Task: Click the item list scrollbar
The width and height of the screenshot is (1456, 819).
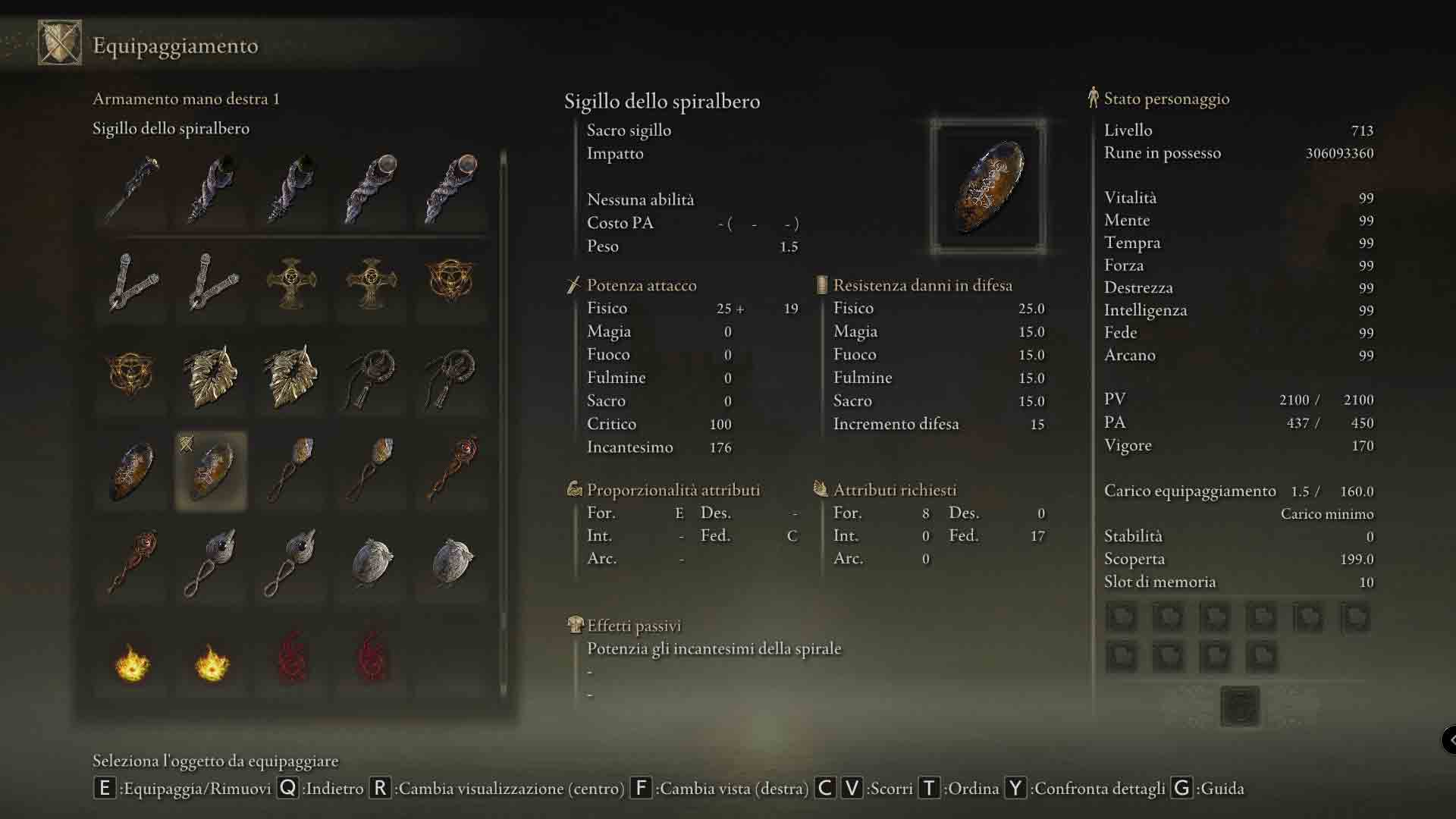Action: coord(503,425)
